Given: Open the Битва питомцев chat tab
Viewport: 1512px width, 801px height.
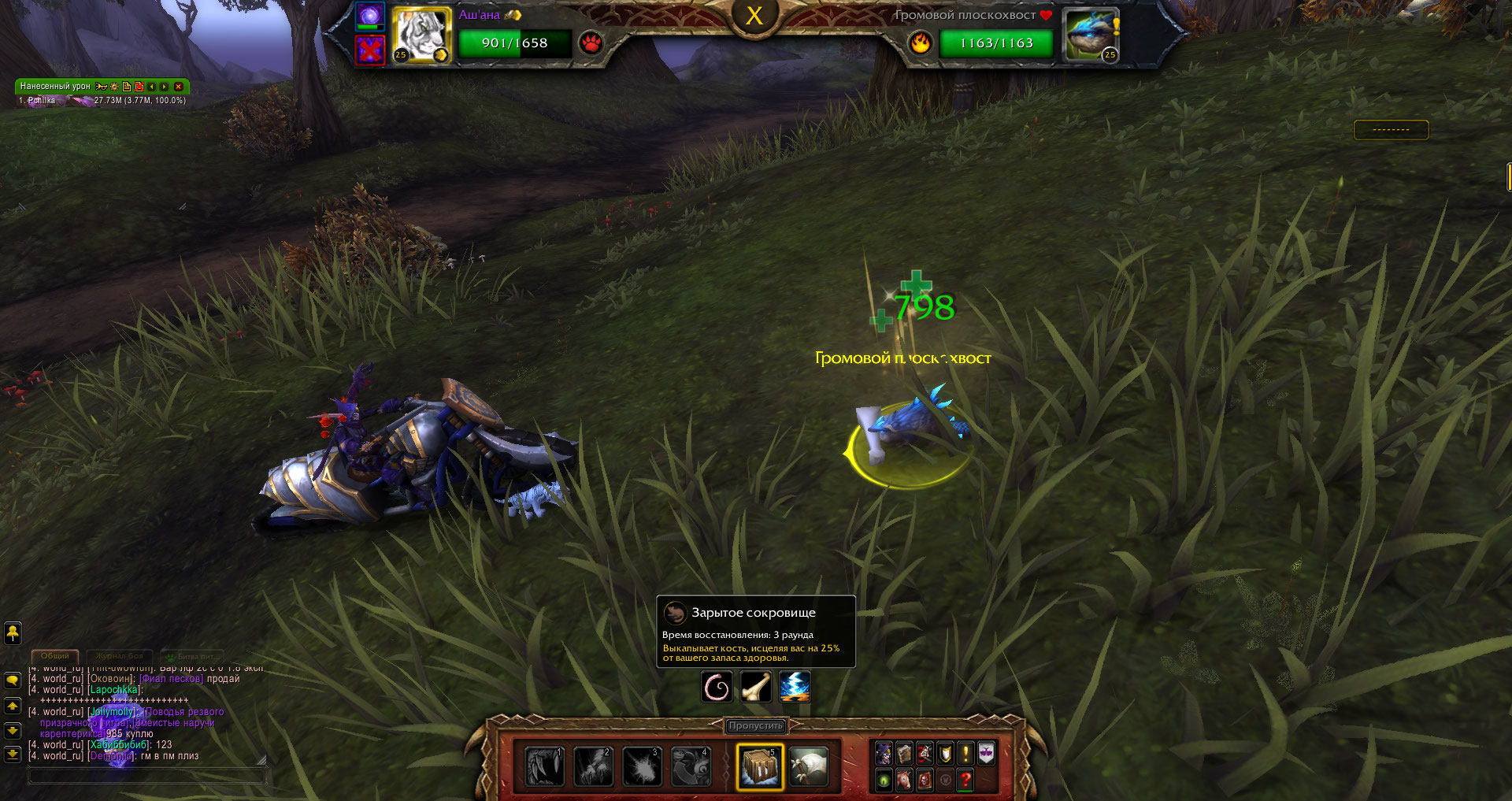Looking at the screenshot, I should click(x=194, y=656).
